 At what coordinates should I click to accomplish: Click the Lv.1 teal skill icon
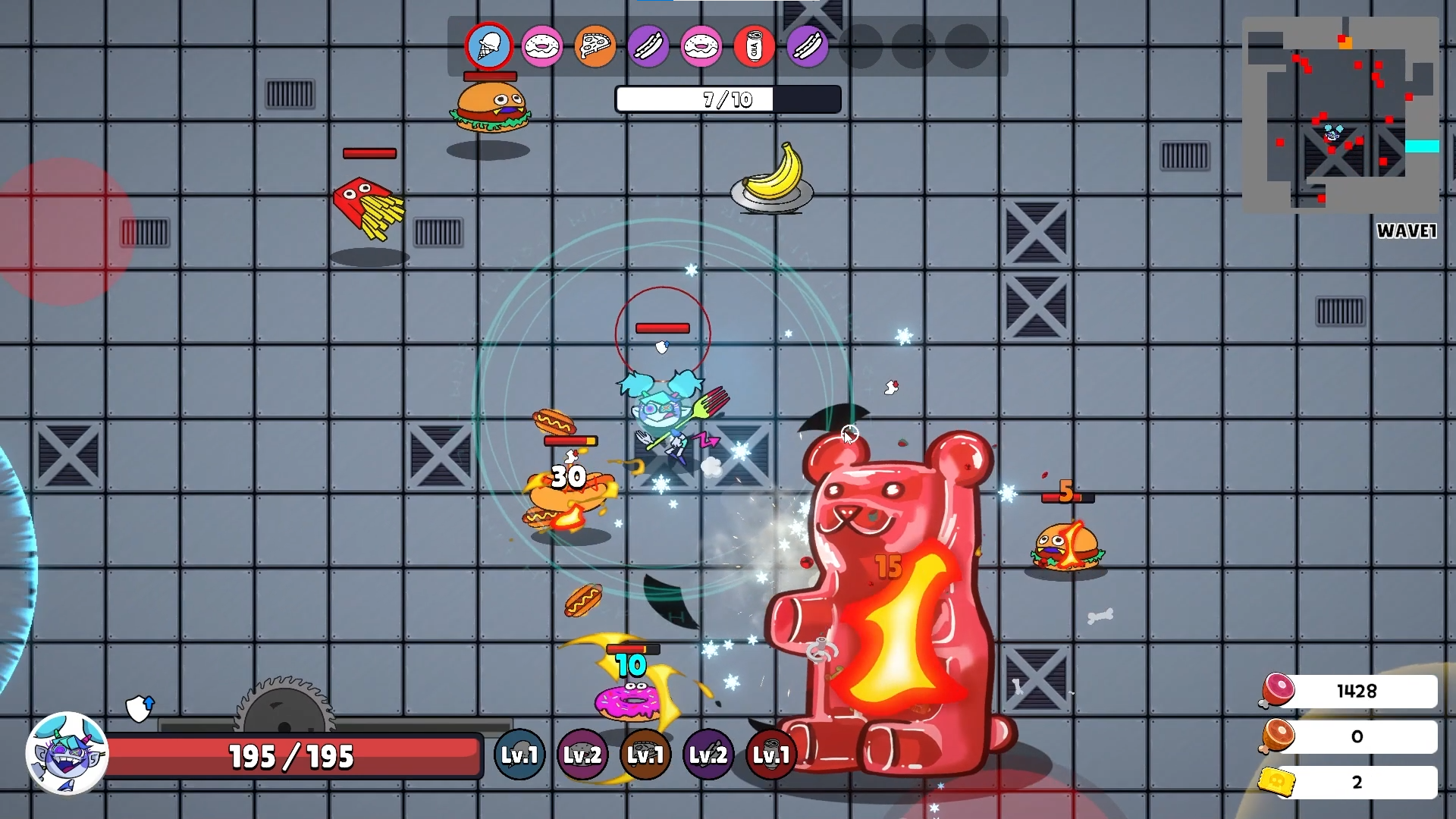coord(519,755)
